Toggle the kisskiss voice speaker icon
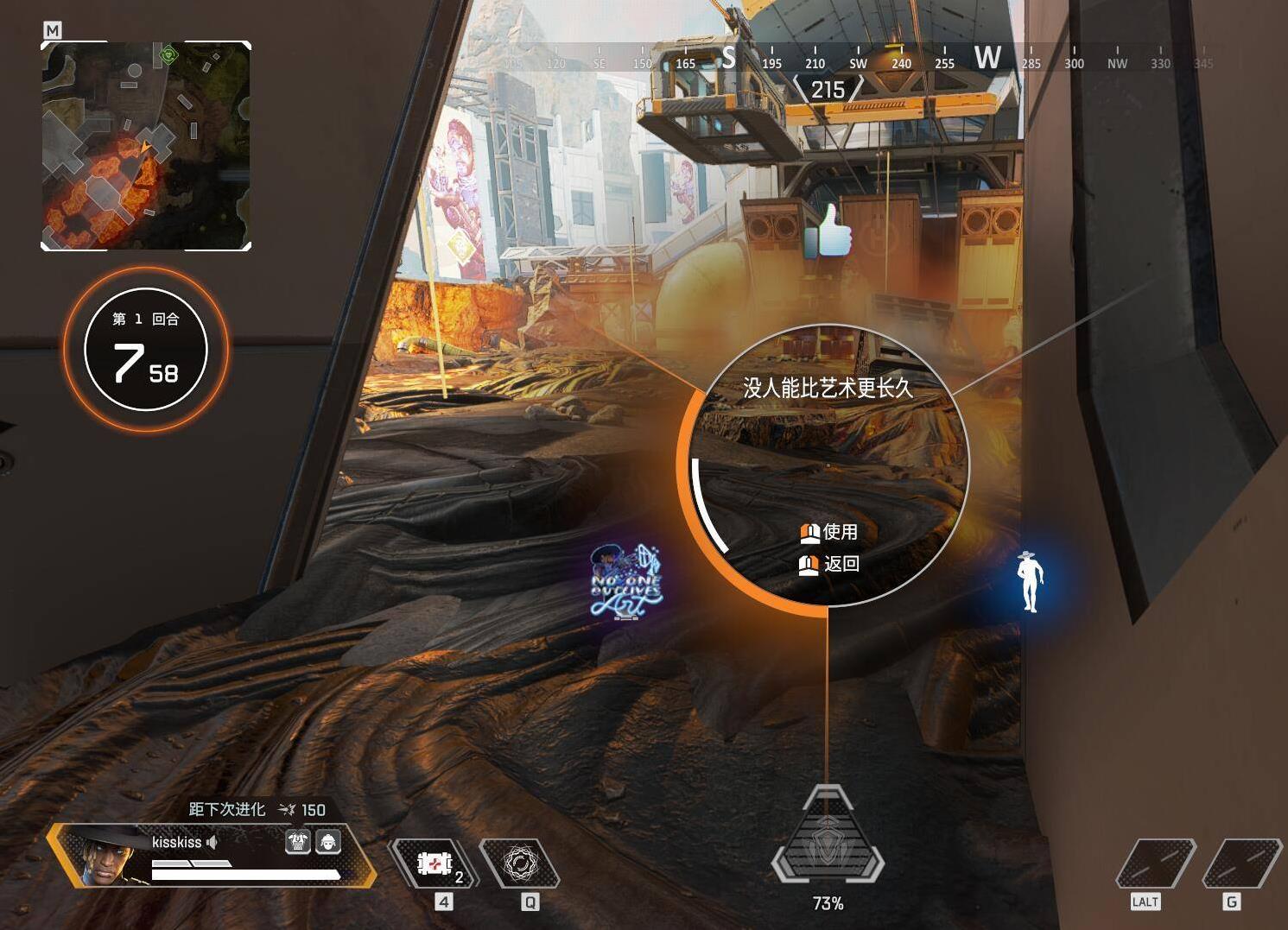1288x930 pixels. click(x=212, y=842)
